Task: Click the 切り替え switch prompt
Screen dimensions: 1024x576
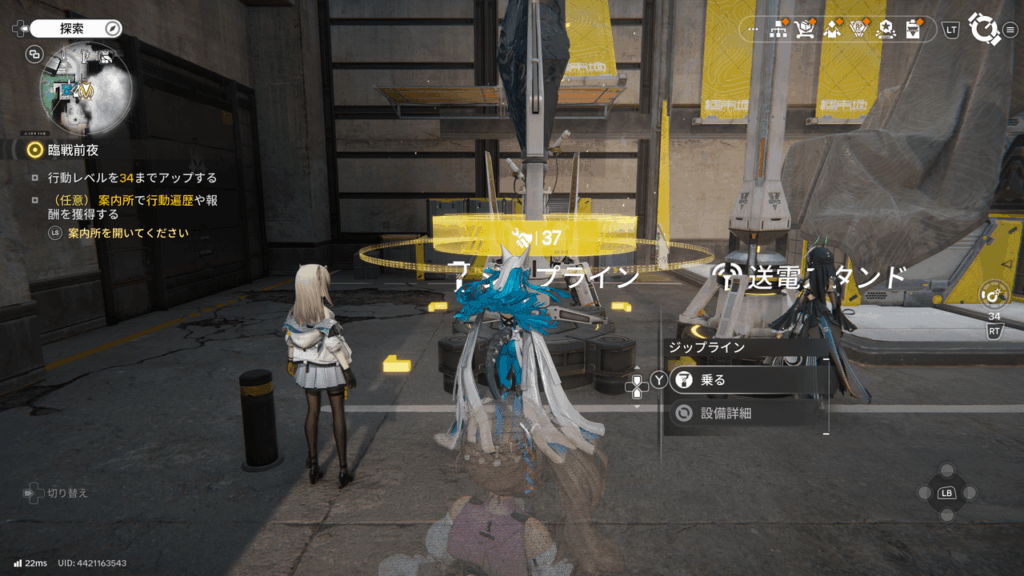Action: (58, 493)
